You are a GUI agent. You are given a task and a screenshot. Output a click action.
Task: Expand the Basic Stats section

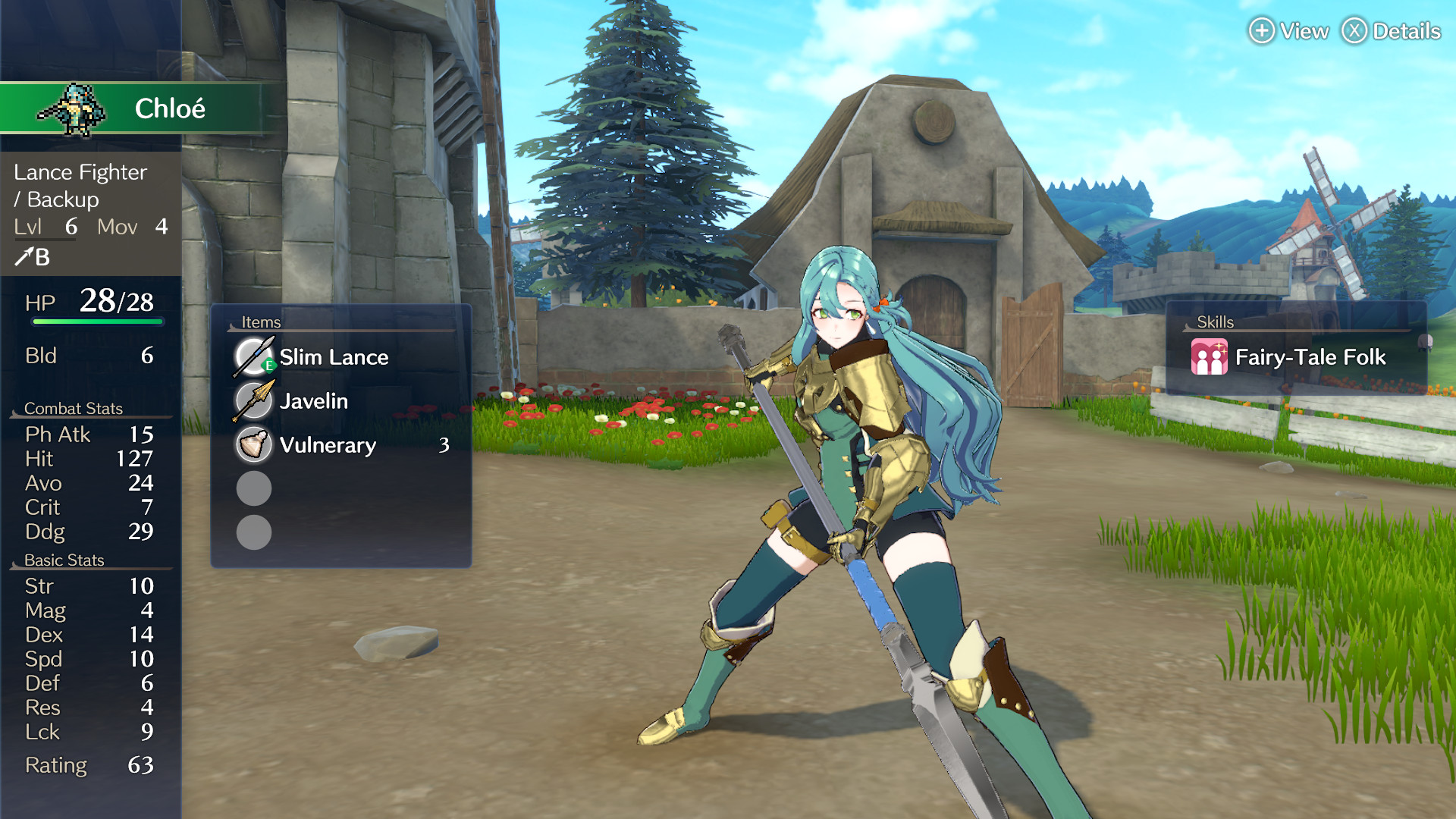64,560
